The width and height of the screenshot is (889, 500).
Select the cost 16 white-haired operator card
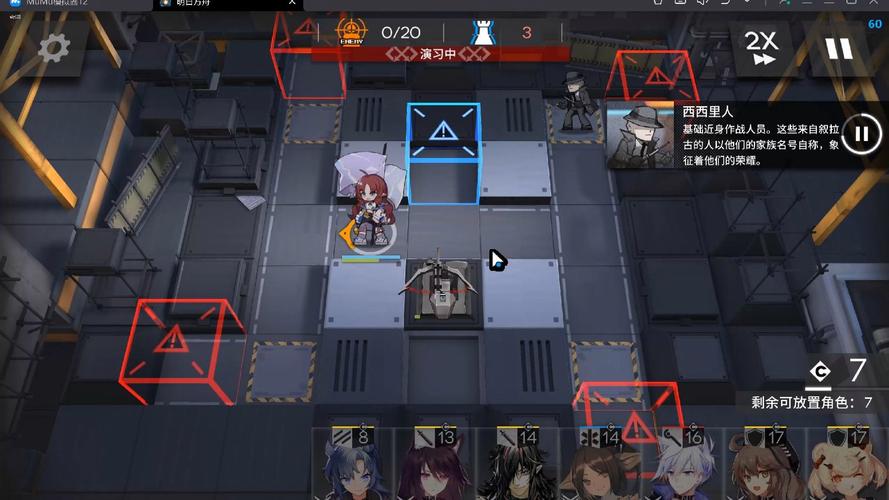(686, 465)
